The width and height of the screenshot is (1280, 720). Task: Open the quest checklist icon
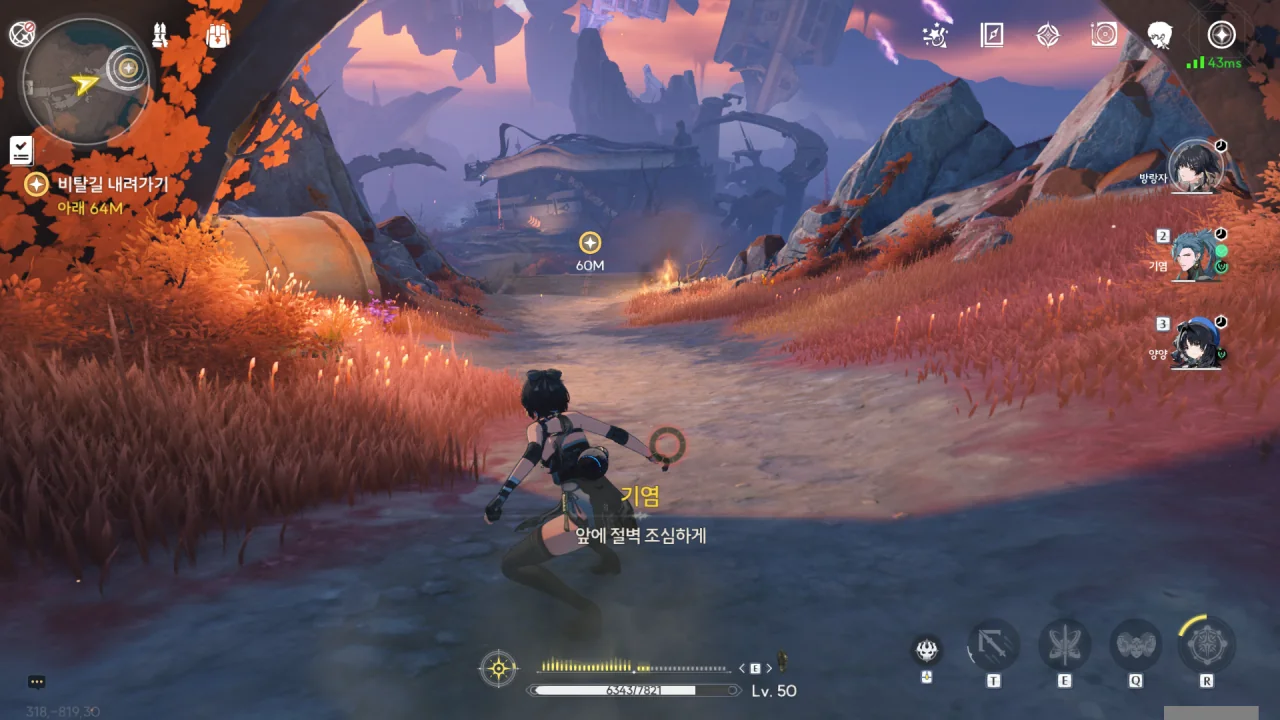pos(21,151)
